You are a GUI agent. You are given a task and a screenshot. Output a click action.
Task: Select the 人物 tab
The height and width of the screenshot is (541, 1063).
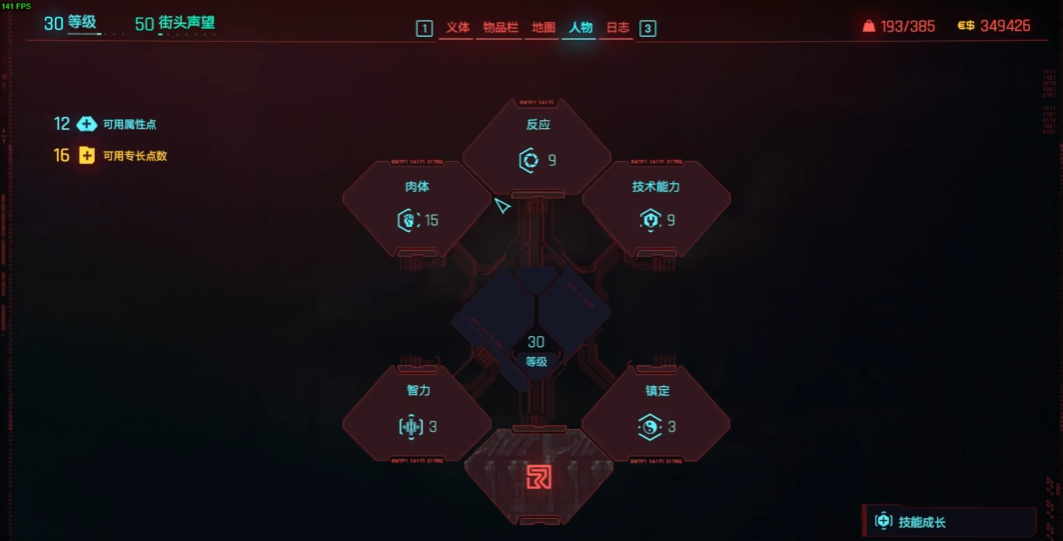tap(580, 28)
